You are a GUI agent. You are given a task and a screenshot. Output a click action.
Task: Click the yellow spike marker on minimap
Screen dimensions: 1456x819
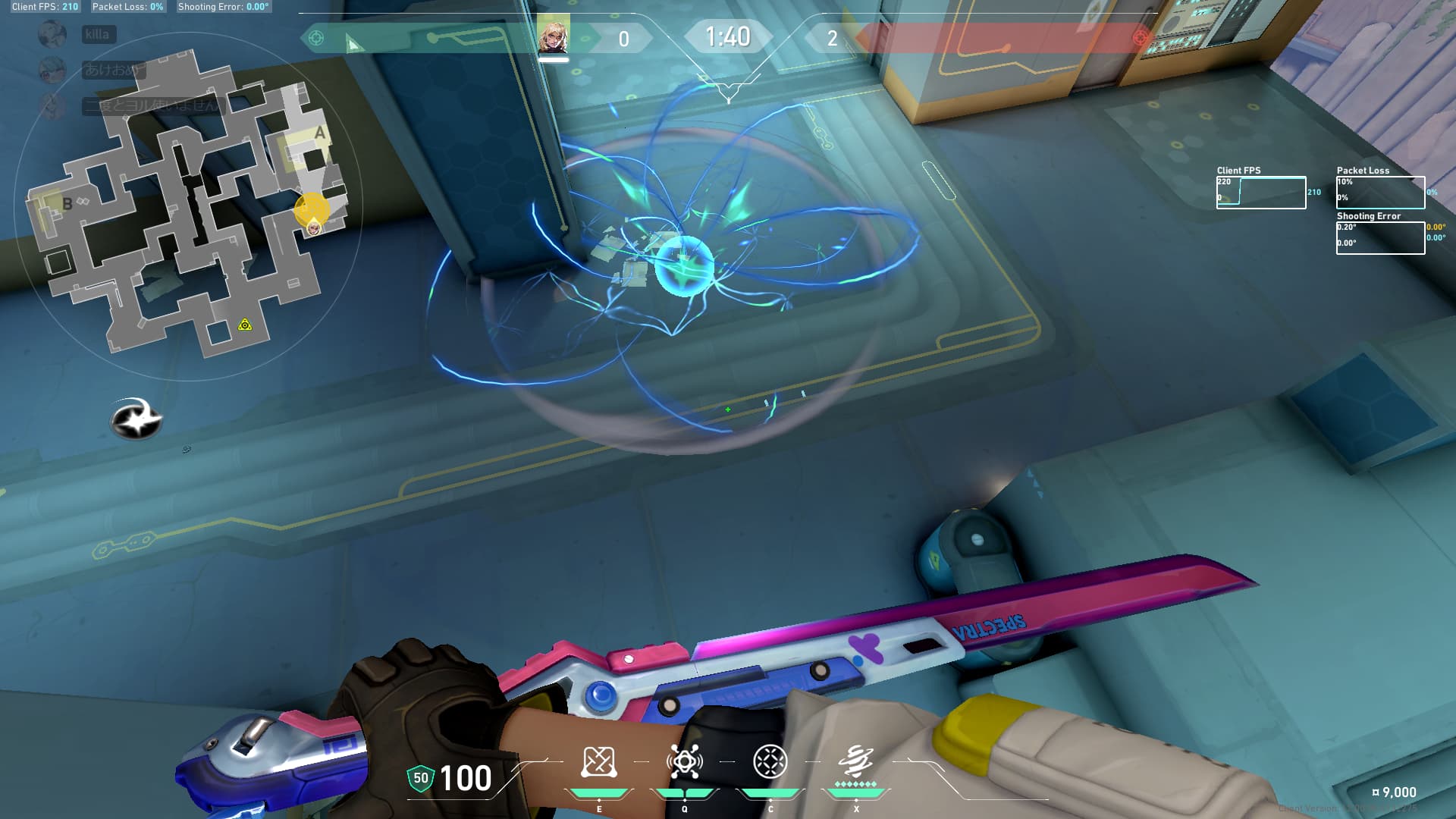[245, 325]
